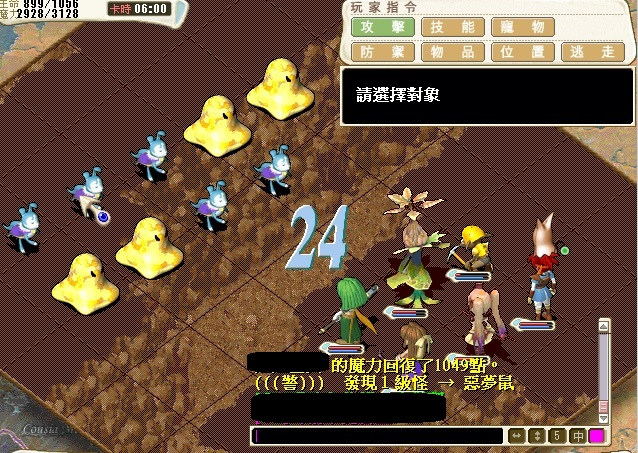Open the magenta chat color swatch
The image size is (638, 453).
(596, 436)
